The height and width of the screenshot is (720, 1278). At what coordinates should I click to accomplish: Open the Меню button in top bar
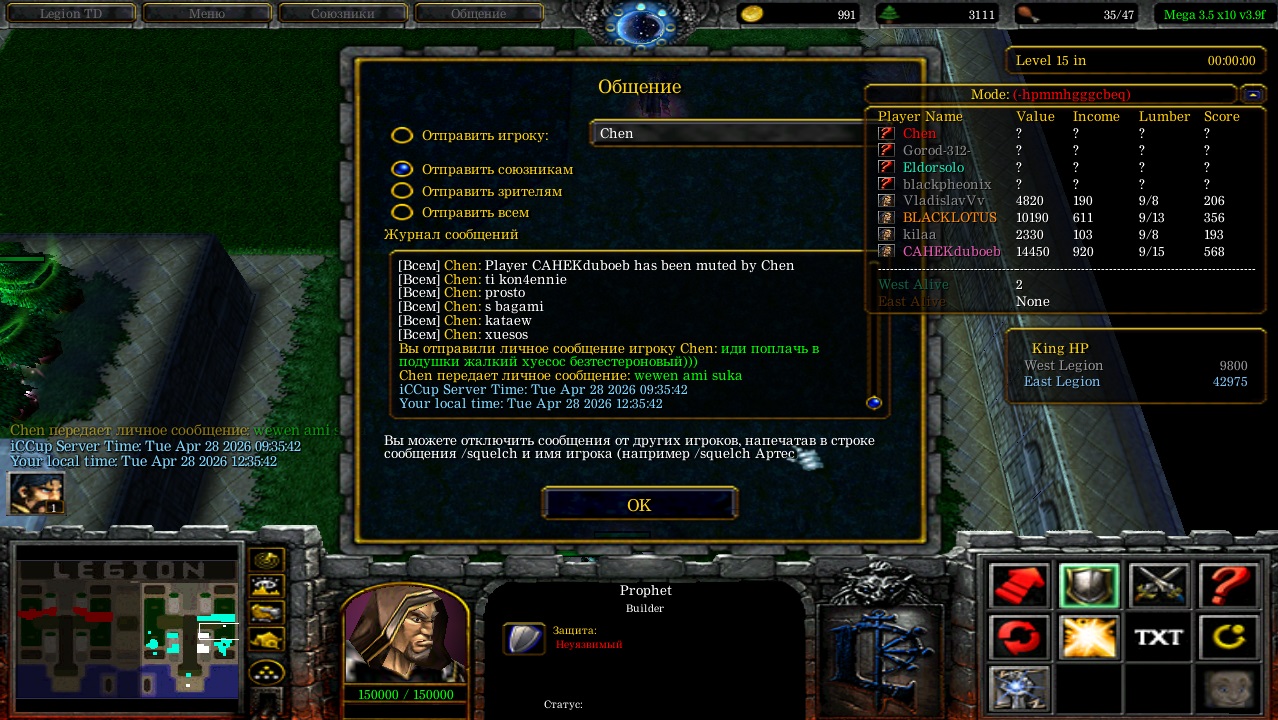pyautogui.click(x=207, y=14)
